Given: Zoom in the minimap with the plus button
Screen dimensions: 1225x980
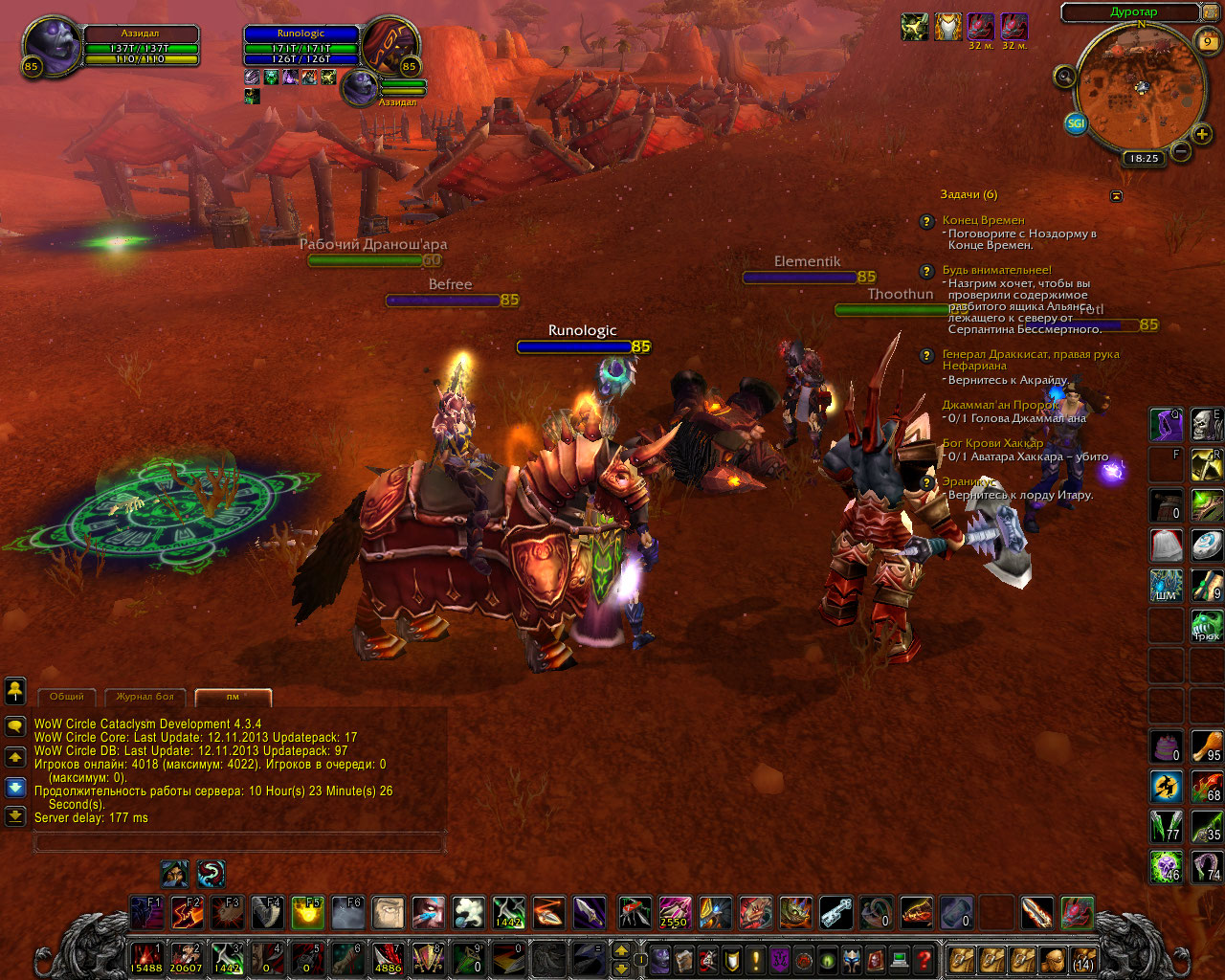Looking at the screenshot, I should click(1202, 134).
